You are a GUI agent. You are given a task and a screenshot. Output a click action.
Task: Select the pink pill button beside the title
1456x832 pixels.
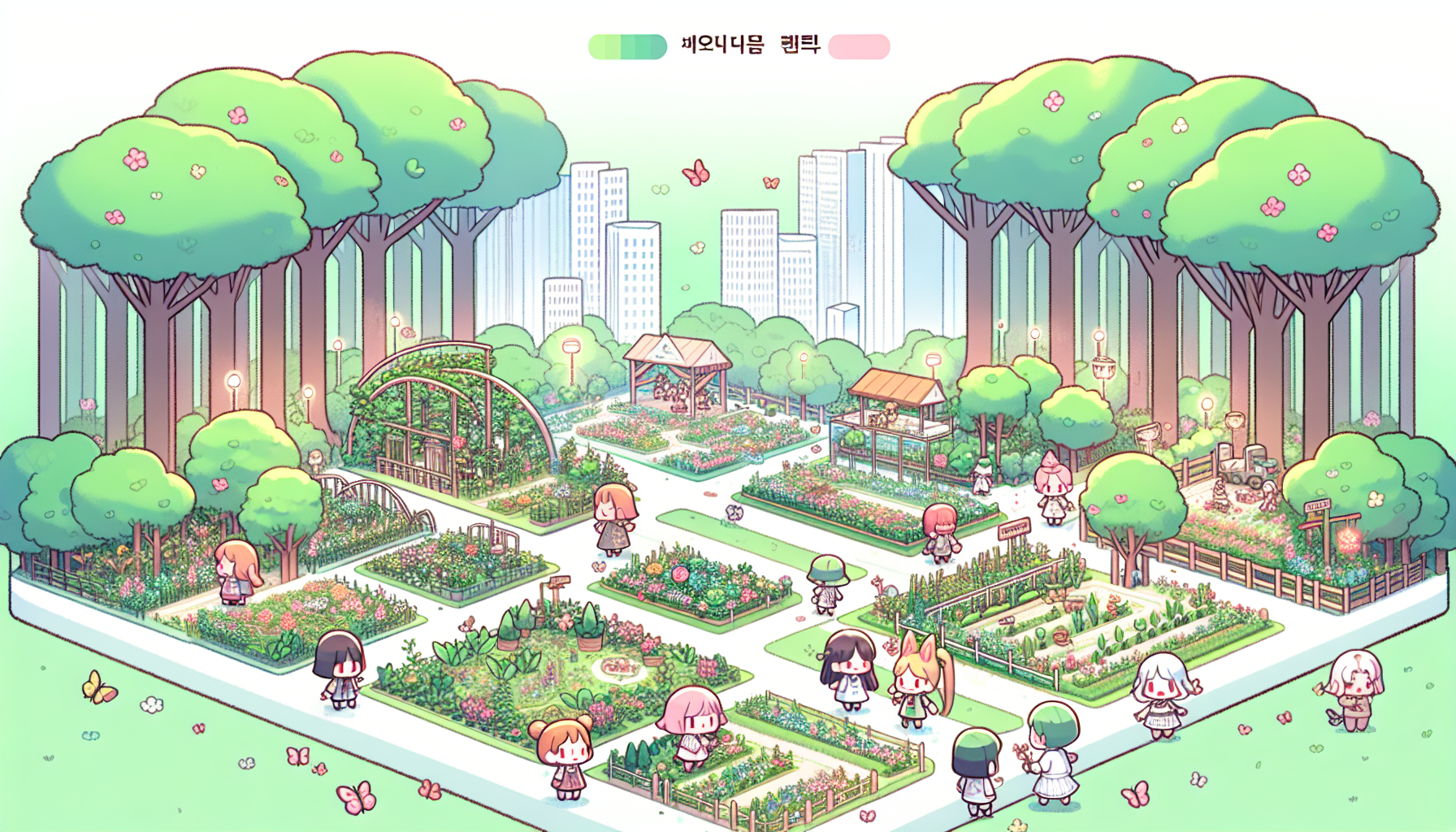(859, 46)
